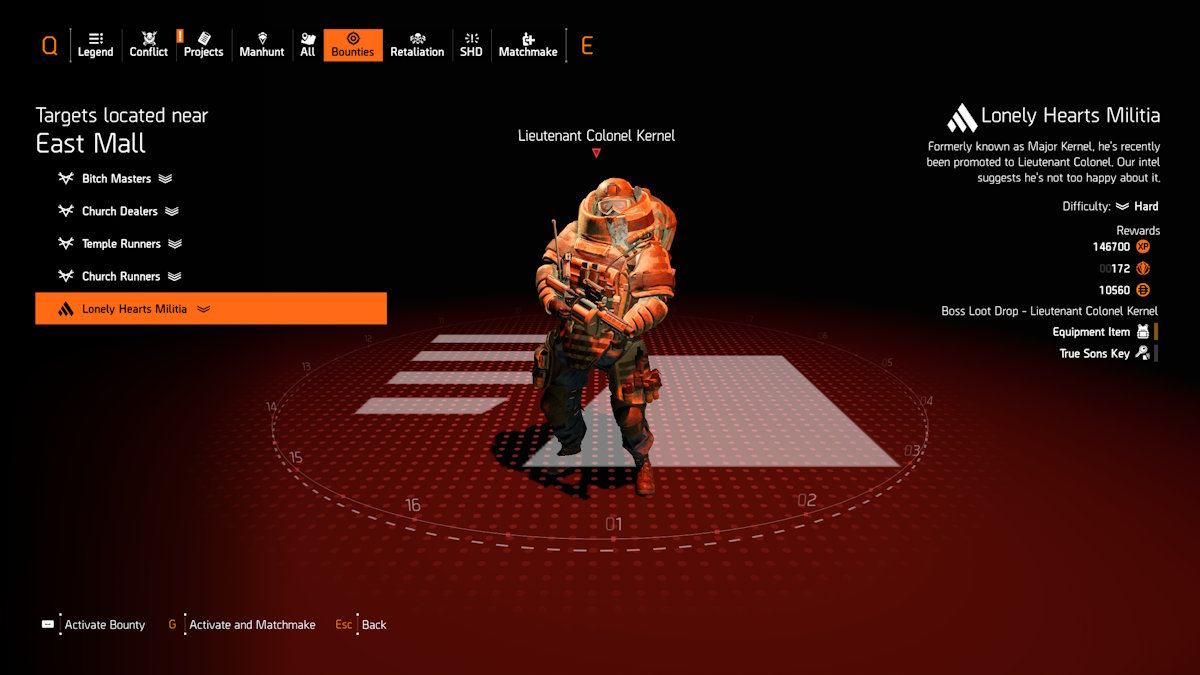Open the Conflict tab
Screen dimensions: 1200x675
[149, 45]
